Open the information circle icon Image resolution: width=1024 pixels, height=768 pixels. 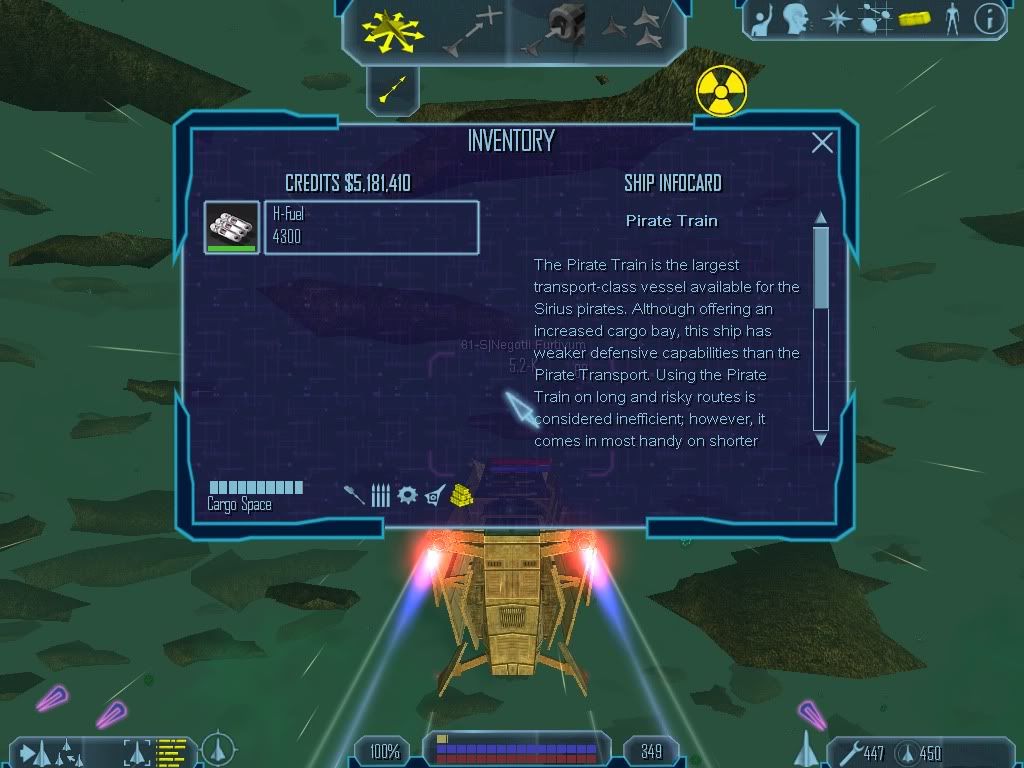pyautogui.click(x=989, y=18)
